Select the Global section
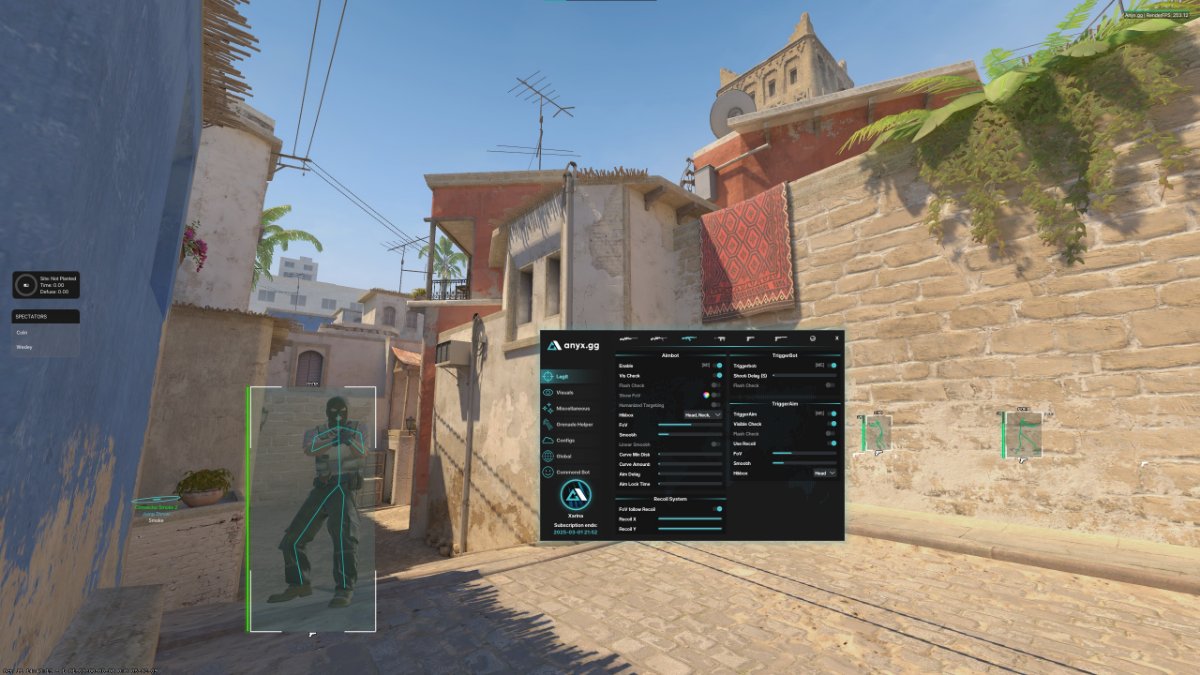Image resolution: width=1200 pixels, height=675 pixels. pyautogui.click(x=564, y=456)
